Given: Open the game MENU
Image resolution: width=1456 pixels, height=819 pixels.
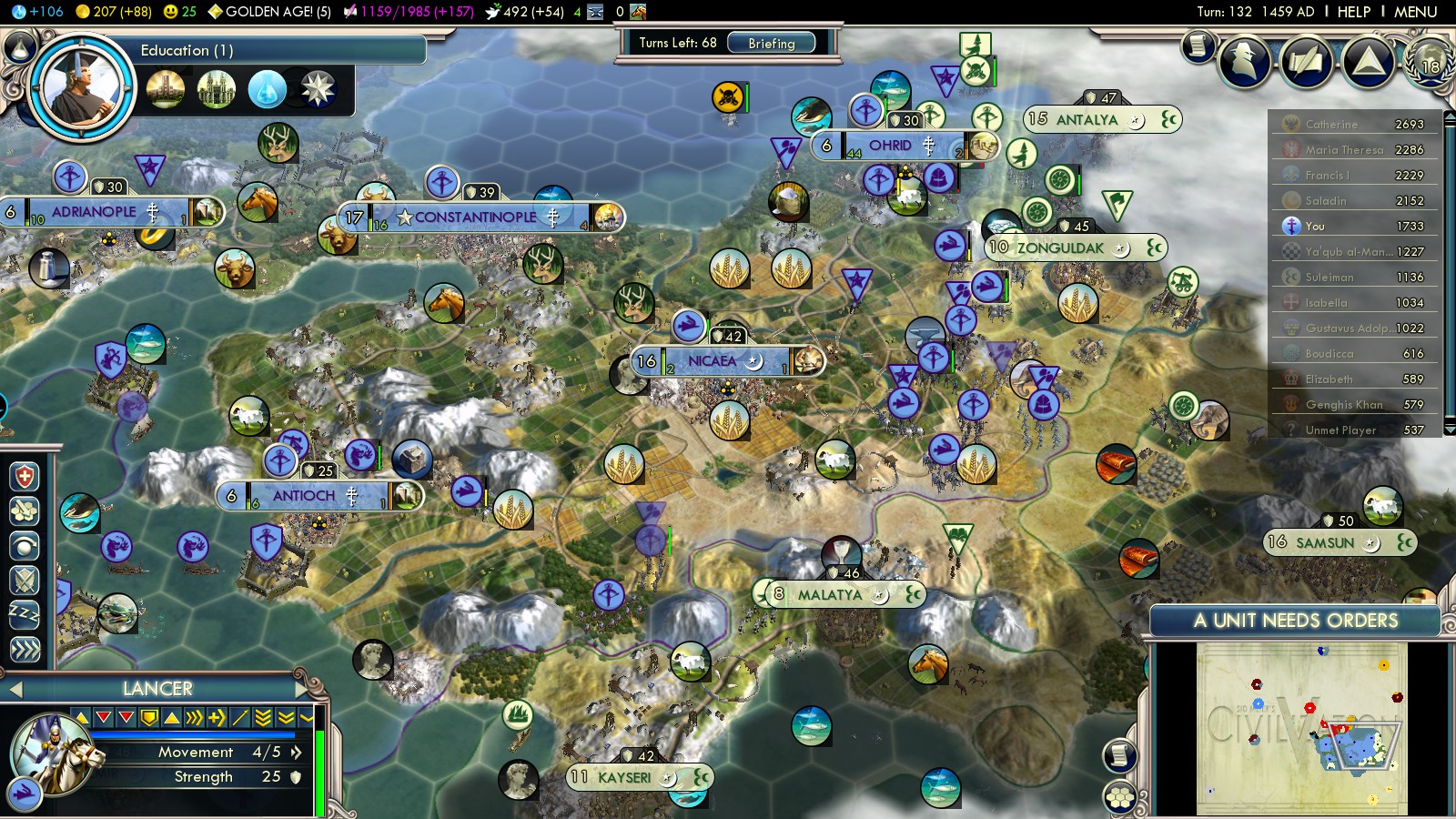Looking at the screenshot, I should (1415, 12).
